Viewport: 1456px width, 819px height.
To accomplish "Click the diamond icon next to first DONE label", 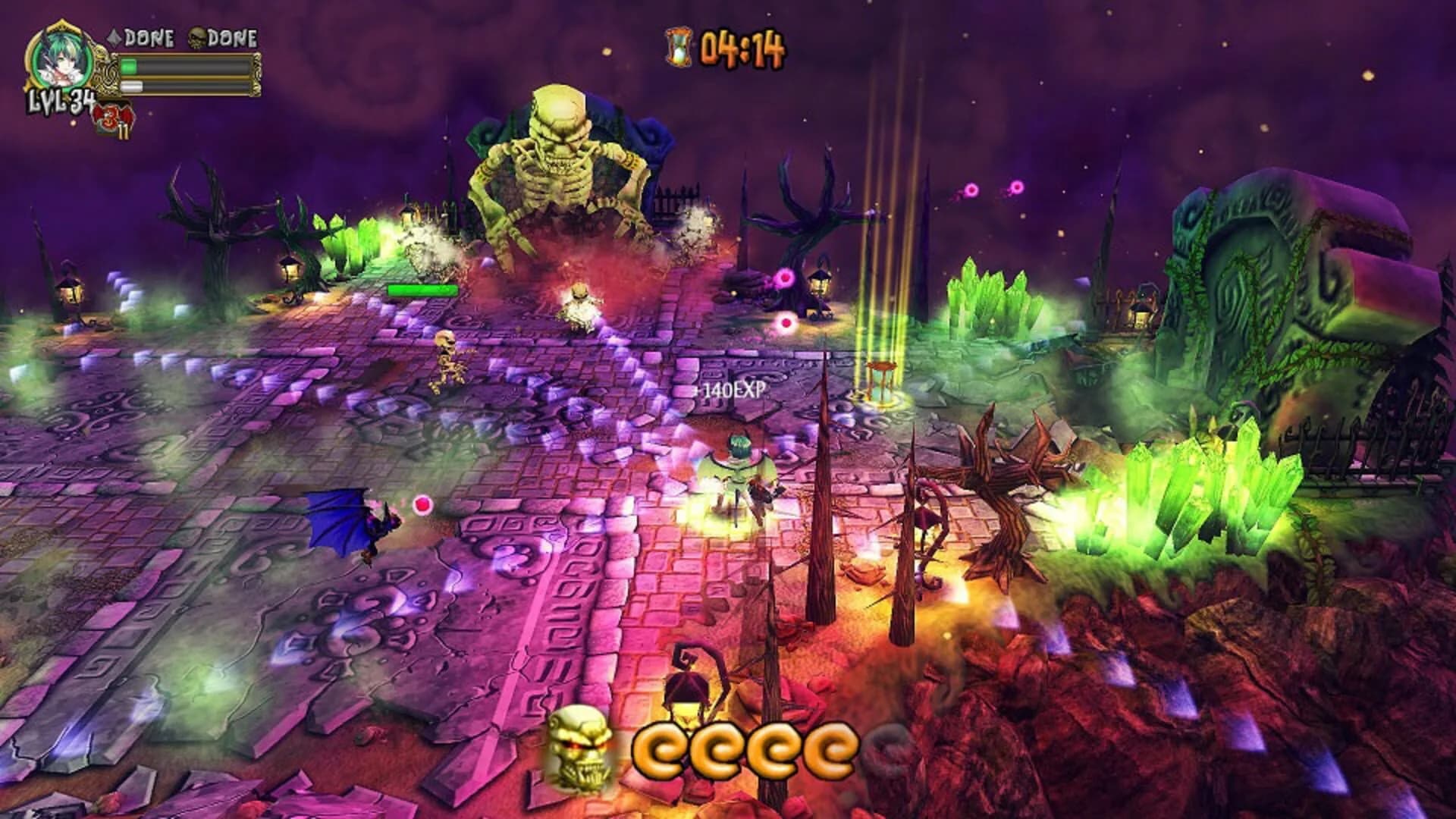I will pos(115,36).
